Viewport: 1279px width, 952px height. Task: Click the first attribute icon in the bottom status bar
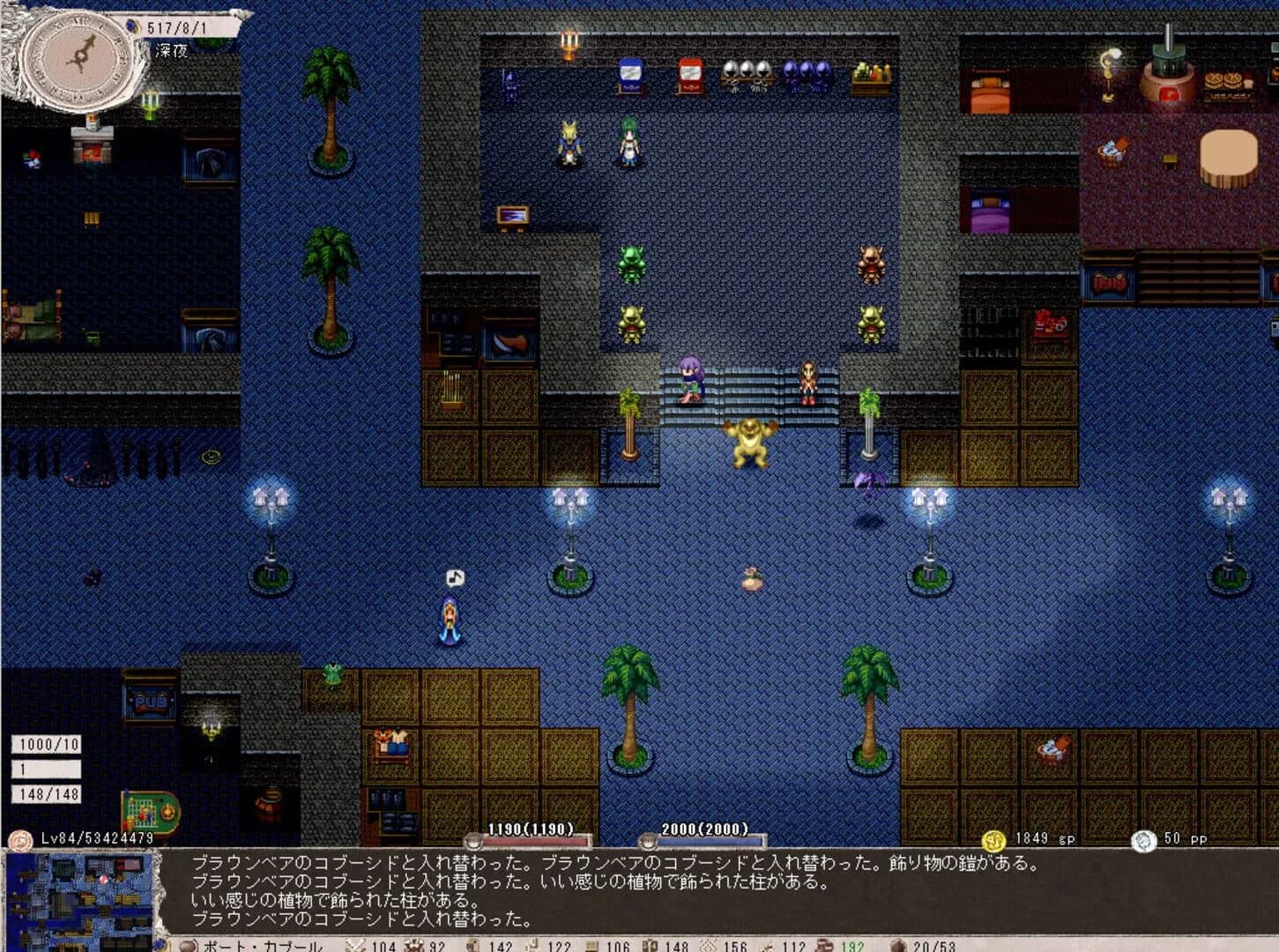coord(355,943)
